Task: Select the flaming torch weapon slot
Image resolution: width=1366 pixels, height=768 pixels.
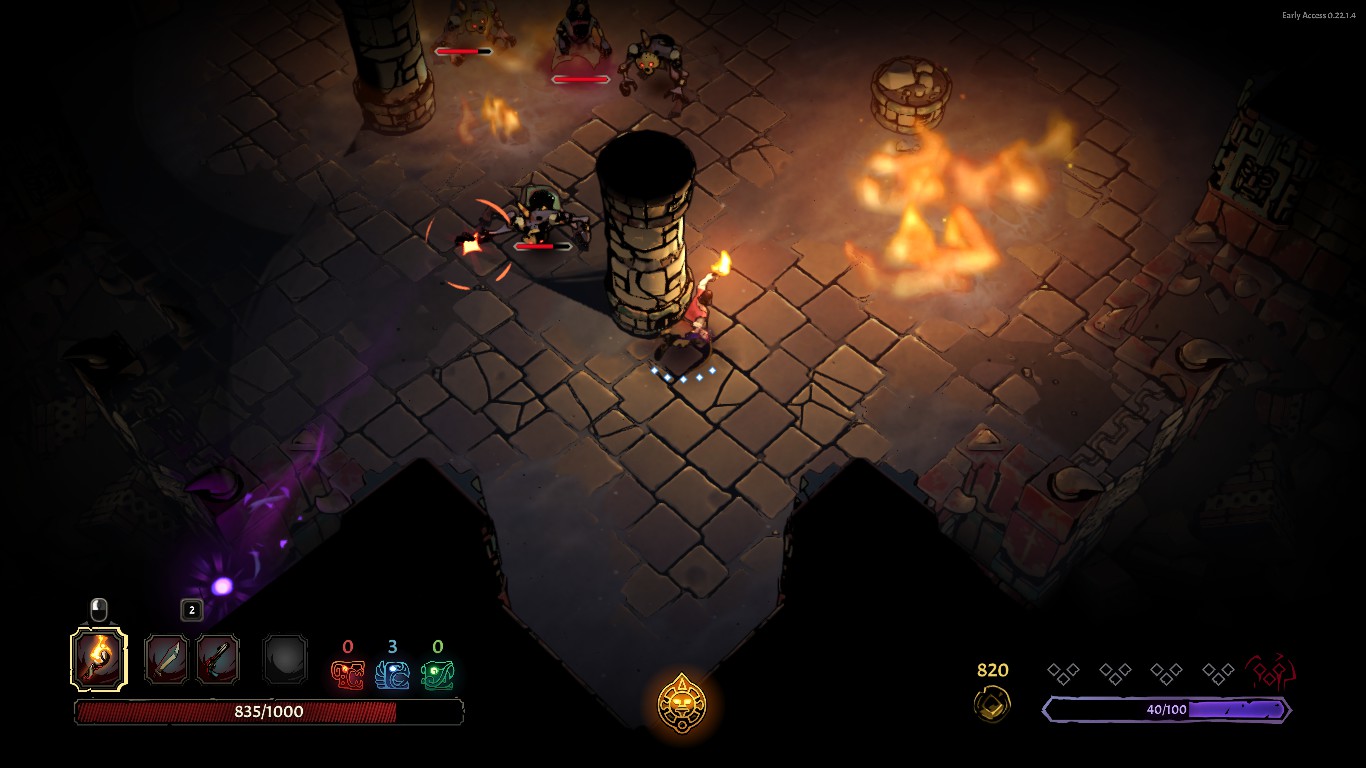Action: point(99,659)
